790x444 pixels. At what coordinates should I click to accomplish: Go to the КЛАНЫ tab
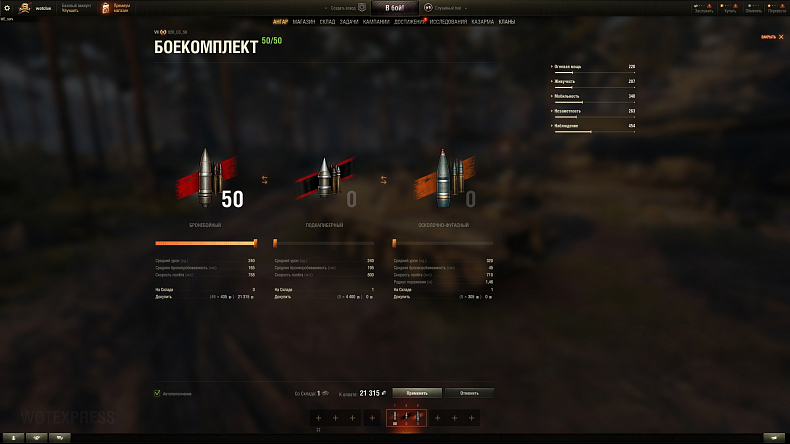point(507,21)
